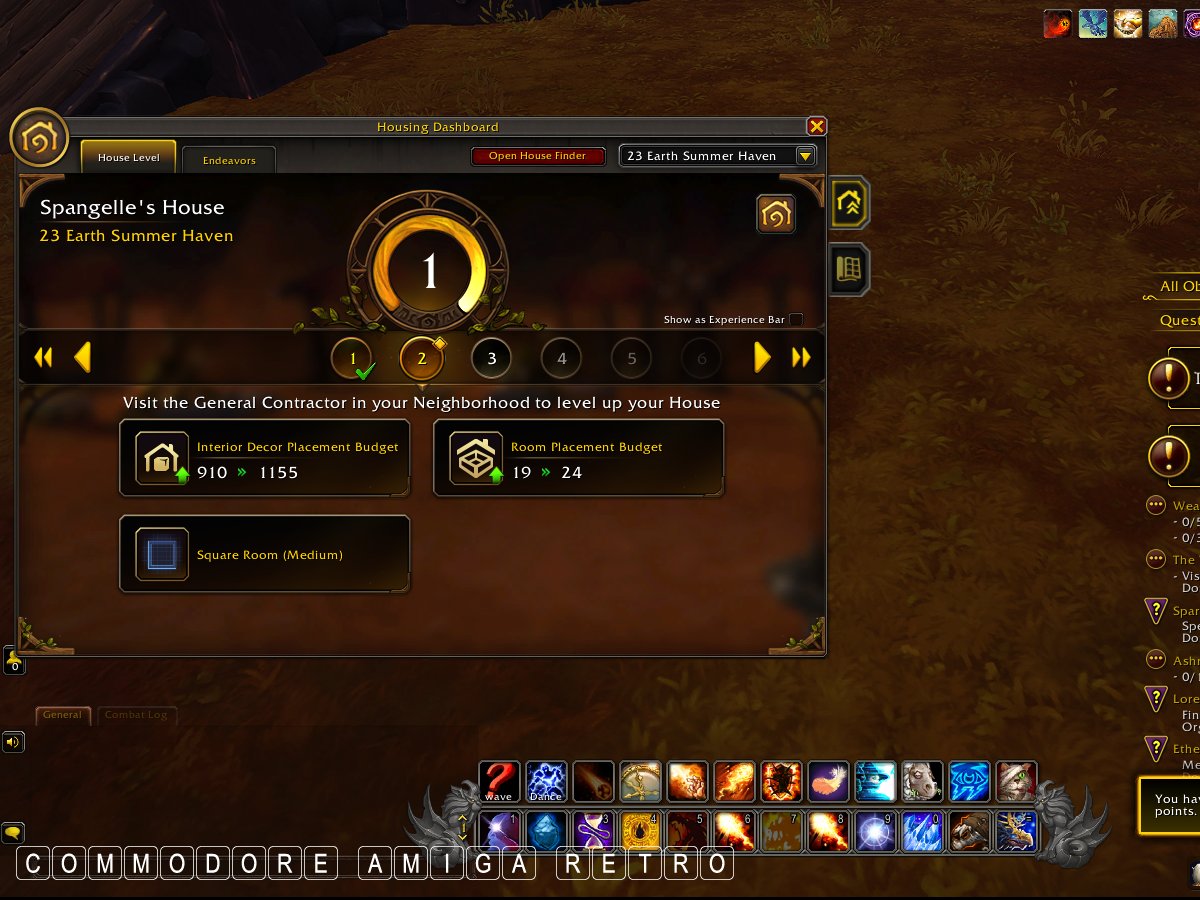Screen dimensions: 1200x900
Task: Select house level 4 in the level track
Action: click(561, 358)
